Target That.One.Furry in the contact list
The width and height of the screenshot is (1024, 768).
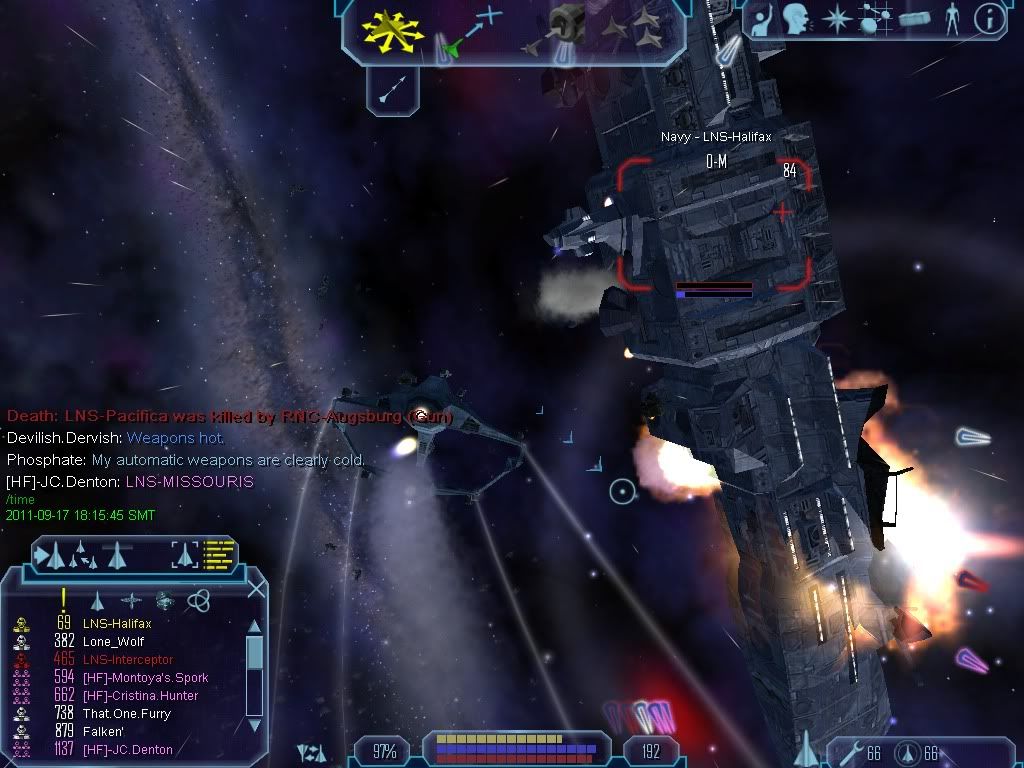pyautogui.click(x=127, y=714)
